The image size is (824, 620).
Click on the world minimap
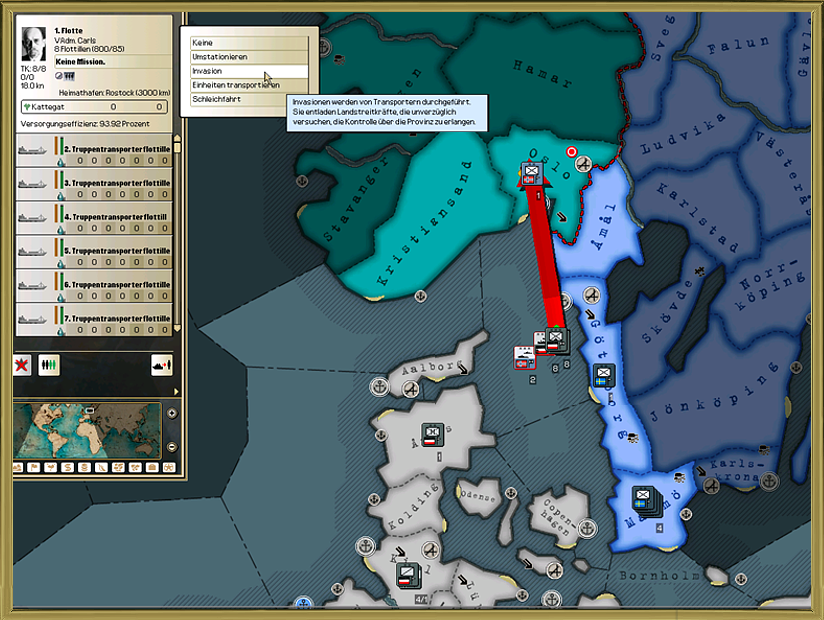tap(87, 430)
